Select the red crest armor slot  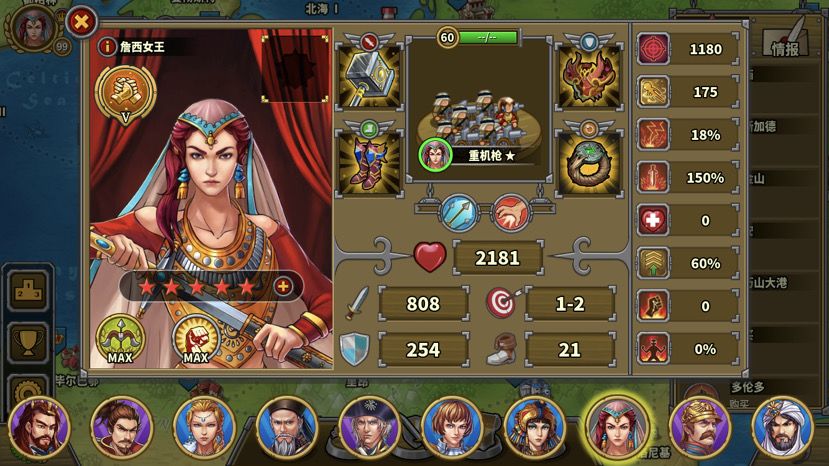coord(590,76)
